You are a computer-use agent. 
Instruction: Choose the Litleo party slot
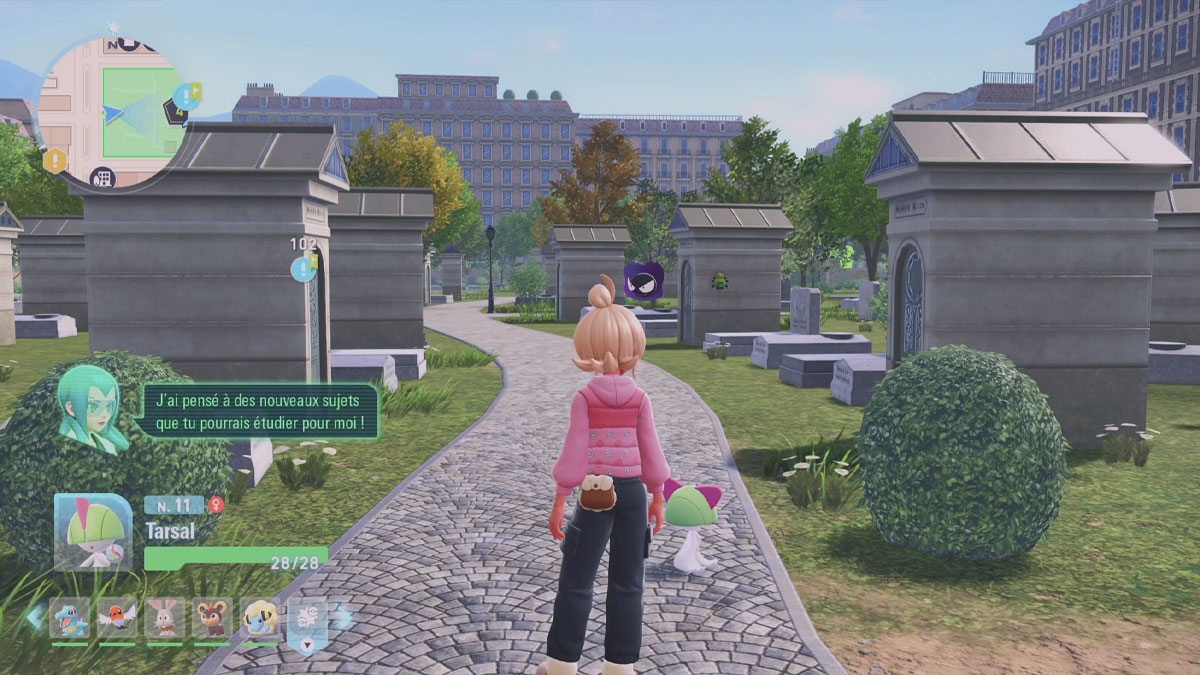tap(212, 618)
